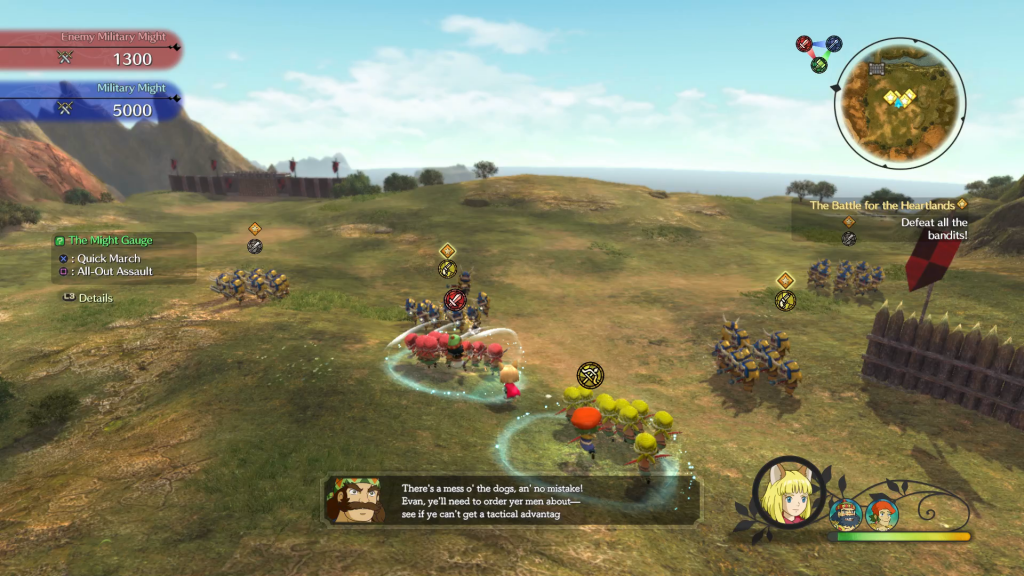
Task: Select the yellow hammer squad marker
Action: click(x=590, y=376)
